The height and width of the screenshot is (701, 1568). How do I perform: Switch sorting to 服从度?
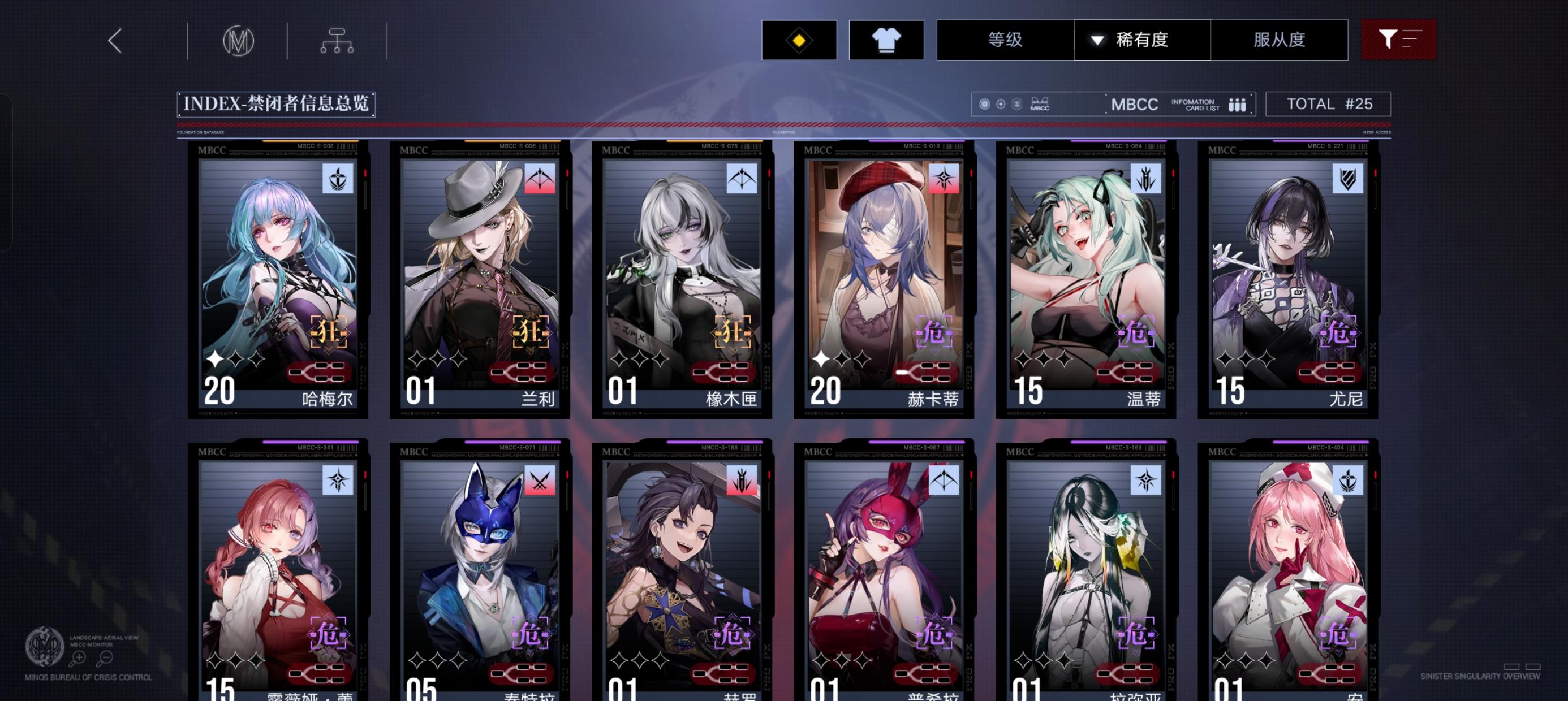pyautogui.click(x=1279, y=39)
